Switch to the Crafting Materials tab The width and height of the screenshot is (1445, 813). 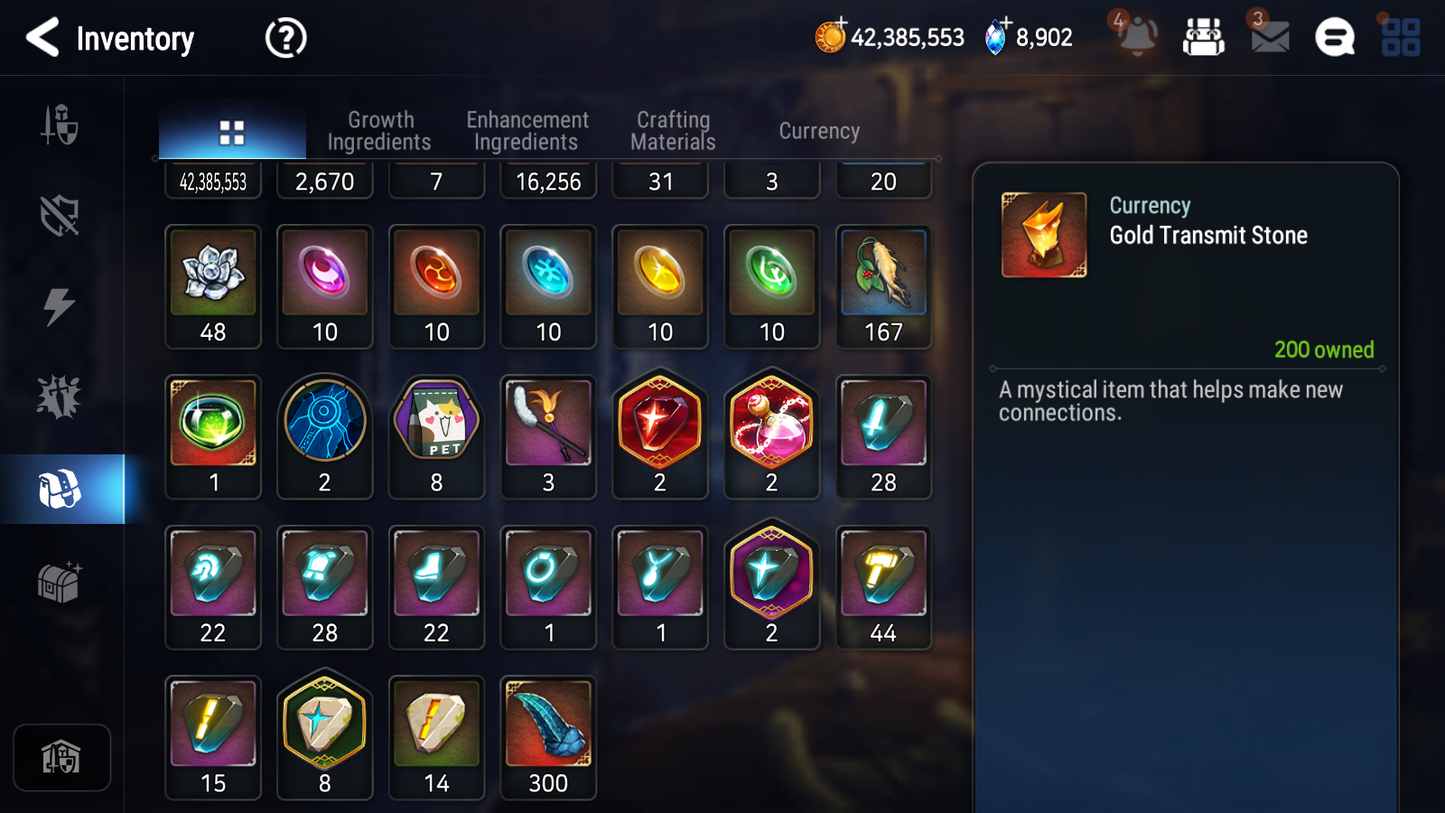tap(672, 131)
